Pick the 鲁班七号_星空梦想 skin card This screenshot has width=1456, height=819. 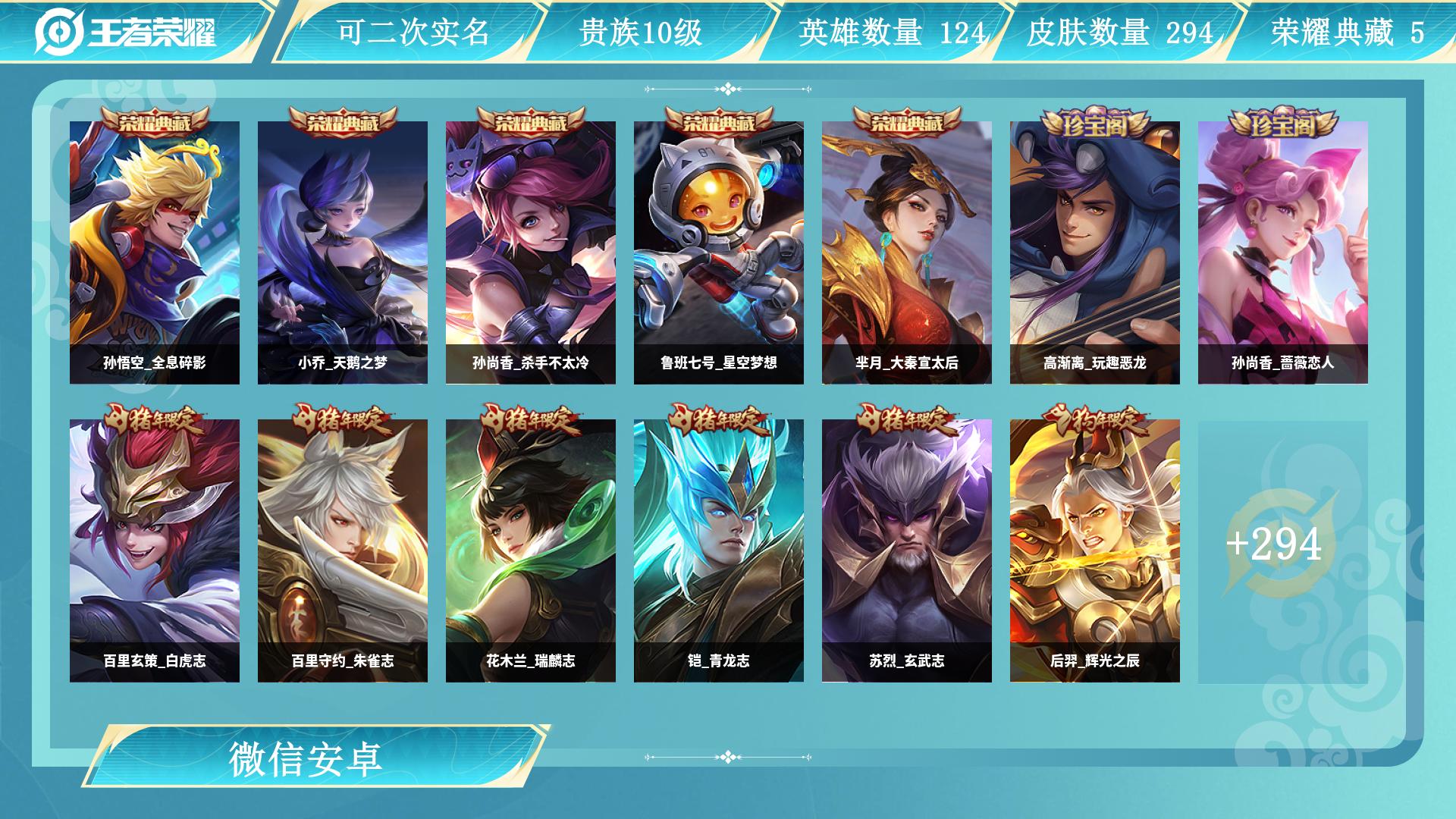[x=719, y=253]
